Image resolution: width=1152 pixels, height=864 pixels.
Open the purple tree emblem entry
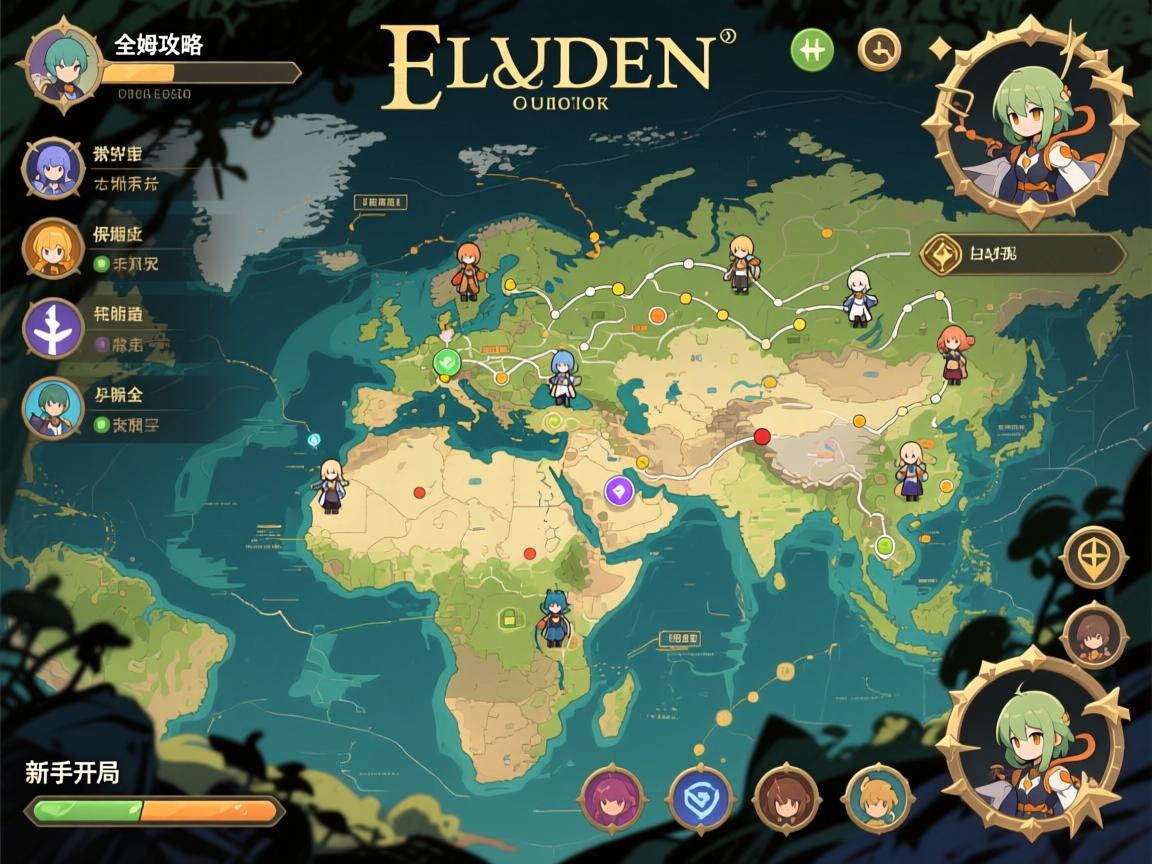point(52,329)
